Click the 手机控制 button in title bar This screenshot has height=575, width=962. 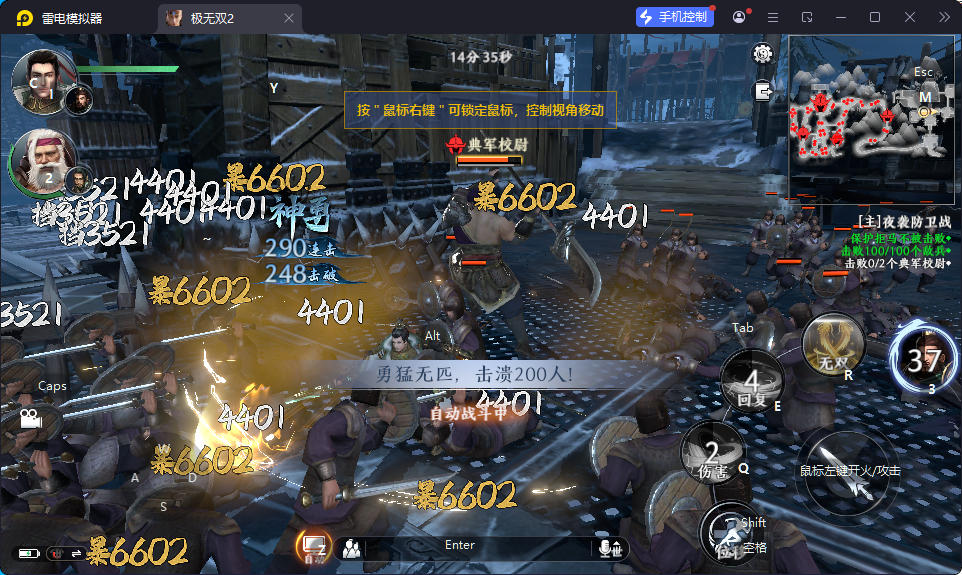point(675,17)
